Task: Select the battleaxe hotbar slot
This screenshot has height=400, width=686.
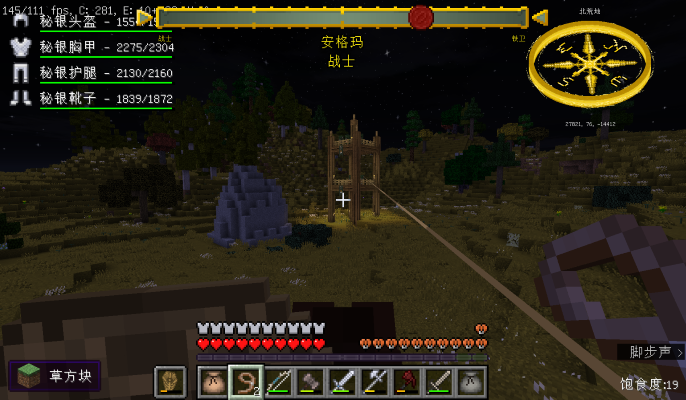Action: click(374, 381)
